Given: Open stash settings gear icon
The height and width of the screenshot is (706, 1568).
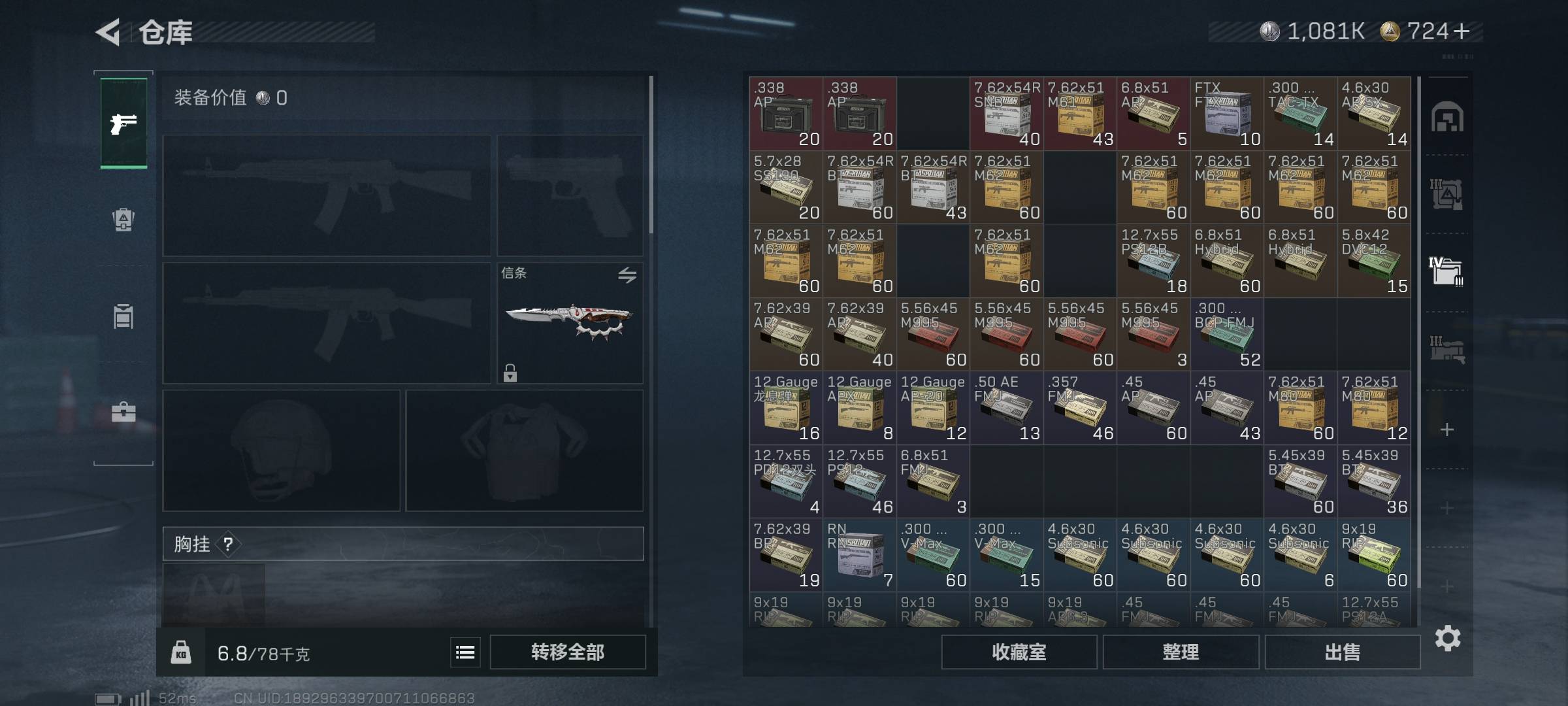Looking at the screenshot, I should [1447, 638].
